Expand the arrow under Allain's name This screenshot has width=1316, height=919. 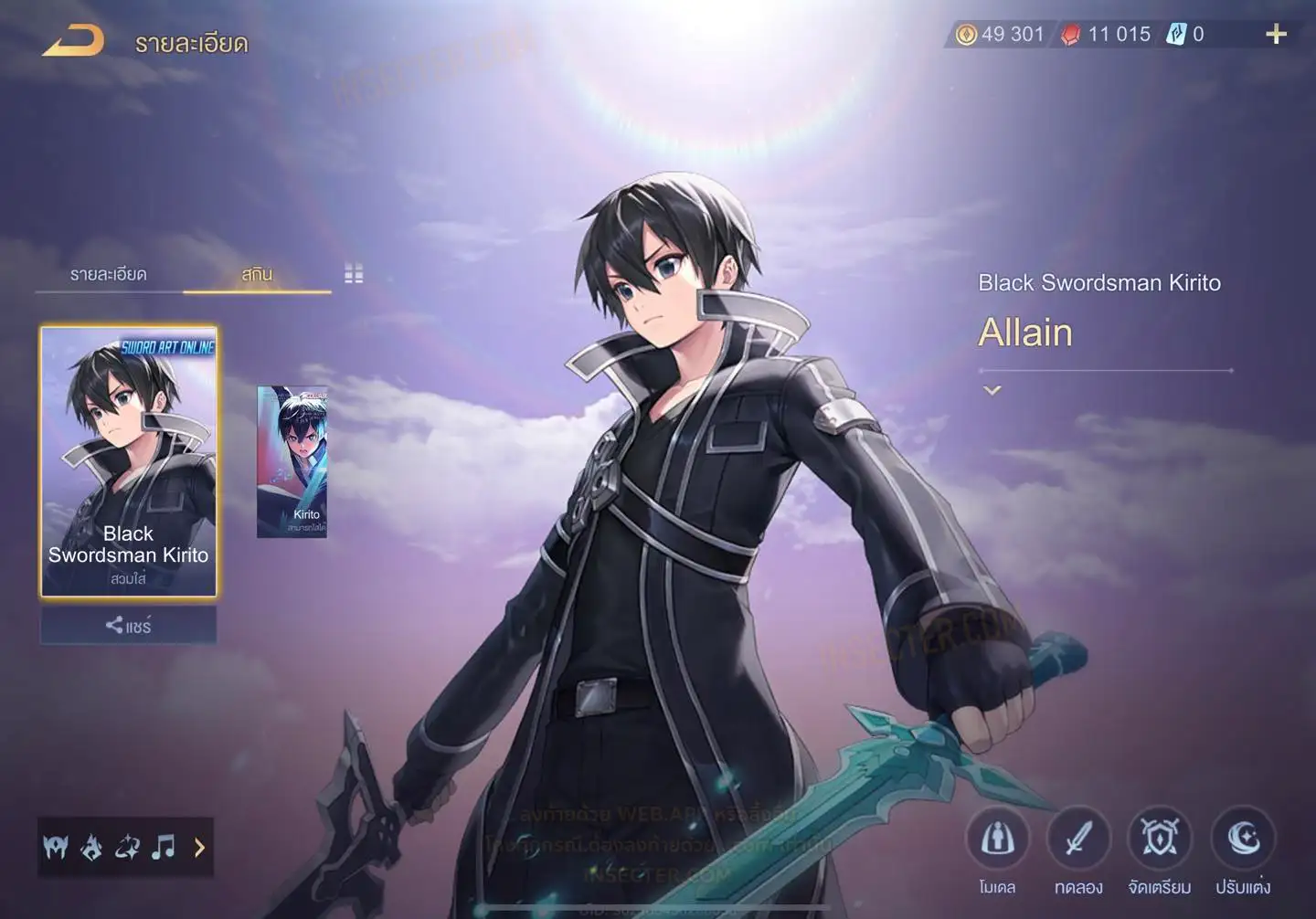(x=992, y=390)
